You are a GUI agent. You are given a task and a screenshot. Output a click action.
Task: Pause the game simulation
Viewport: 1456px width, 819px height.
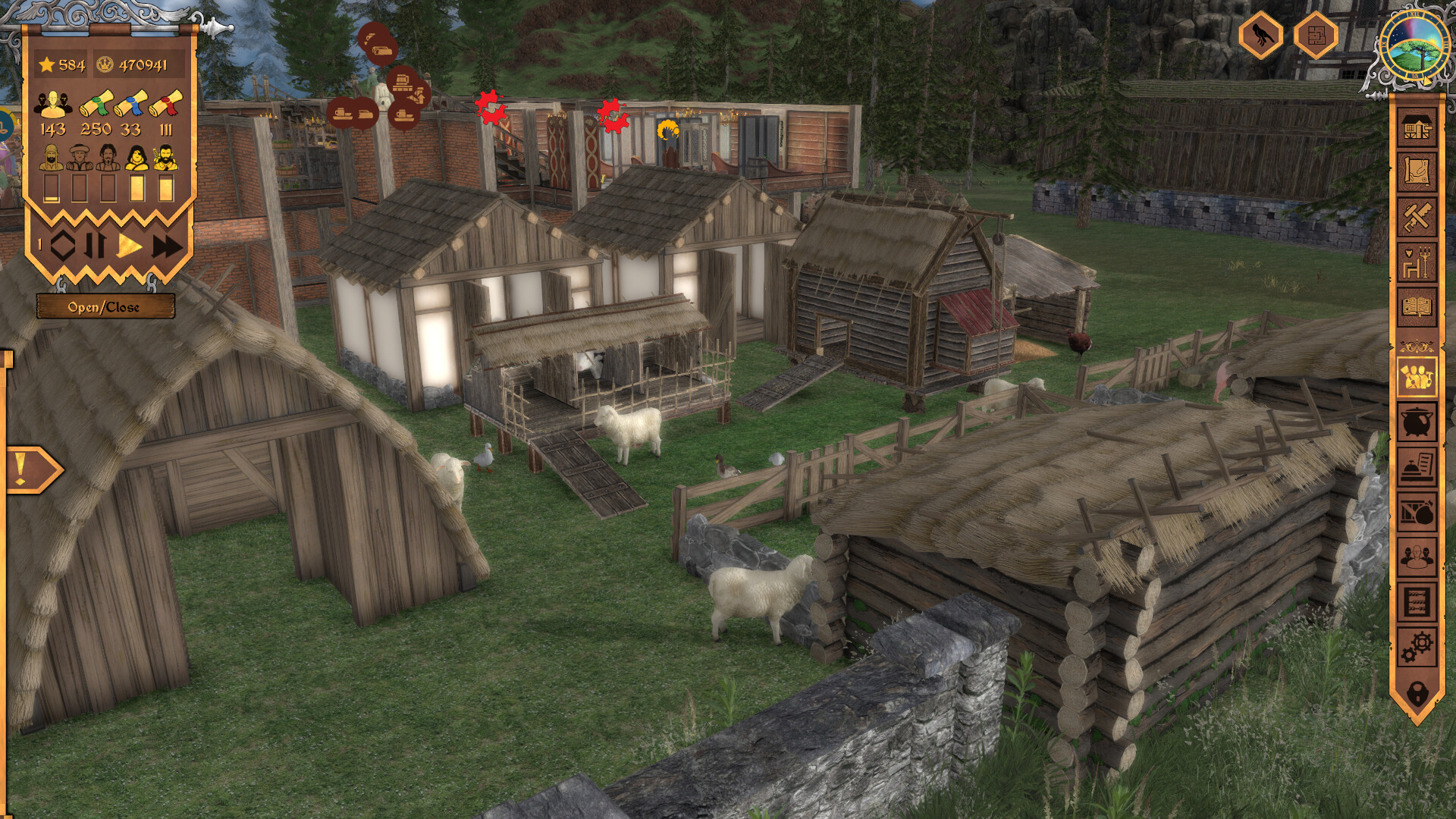pos(96,245)
